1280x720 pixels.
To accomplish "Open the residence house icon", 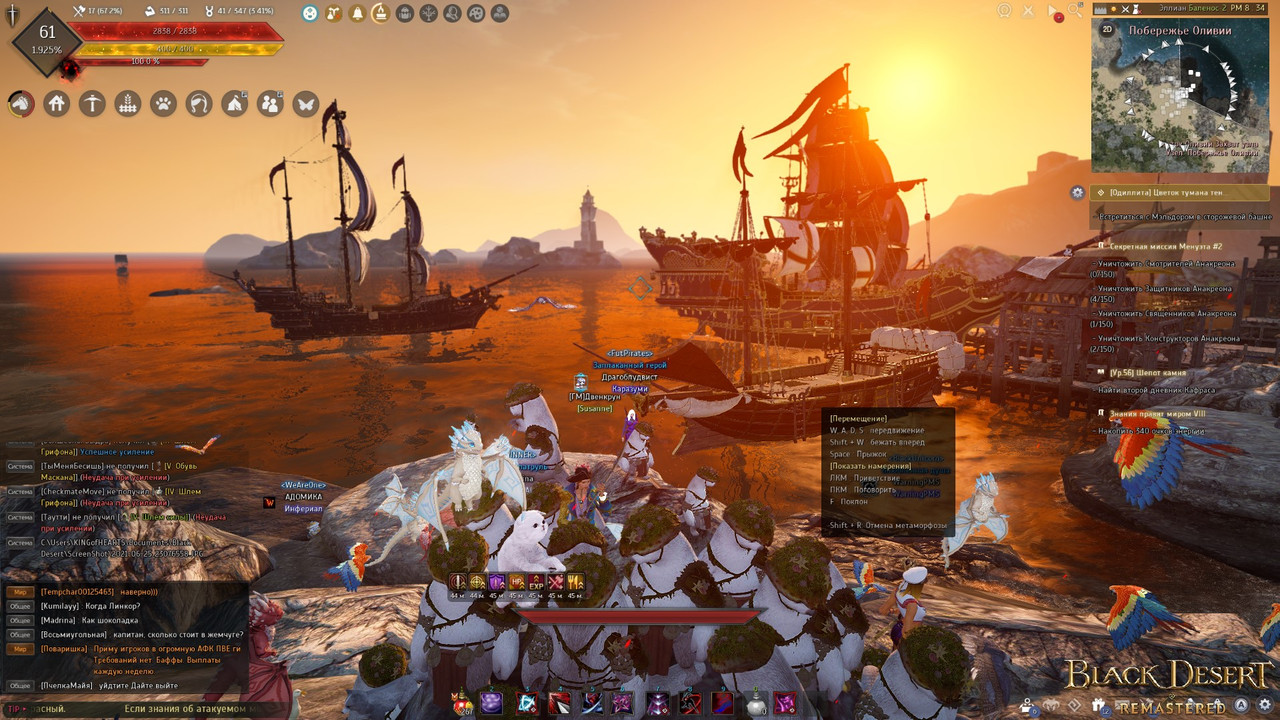I will [x=57, y=103].
